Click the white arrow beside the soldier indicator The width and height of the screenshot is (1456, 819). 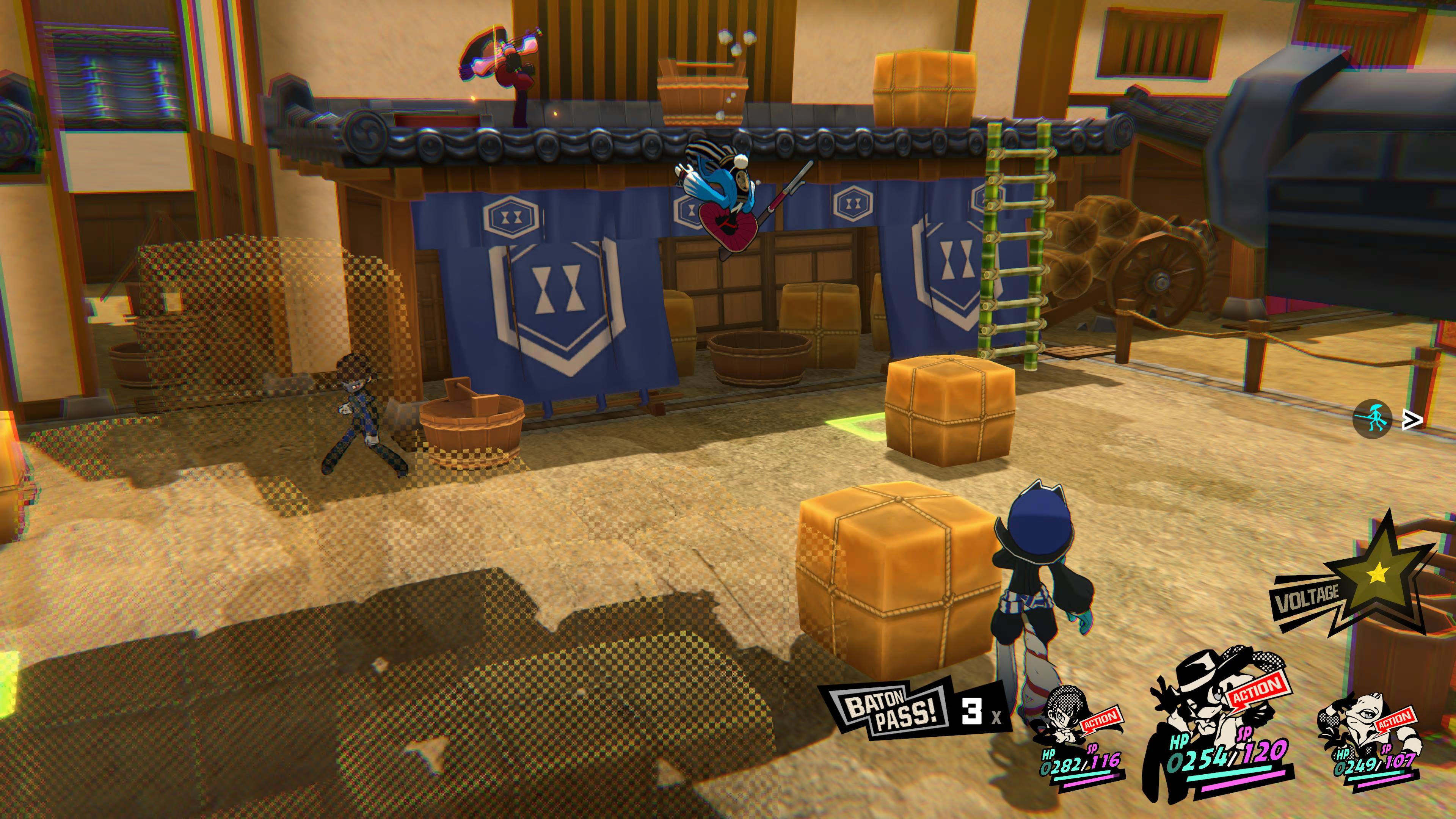[x=1412, y=420]
